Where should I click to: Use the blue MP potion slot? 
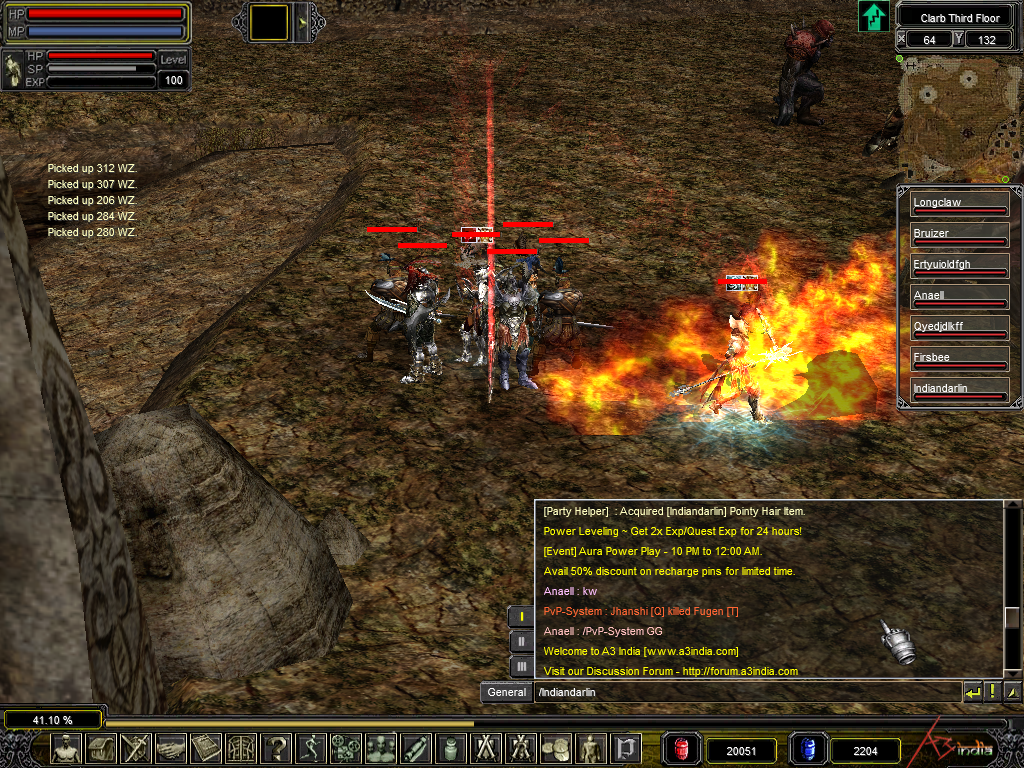pyautogui.click(x=807, y=749)
